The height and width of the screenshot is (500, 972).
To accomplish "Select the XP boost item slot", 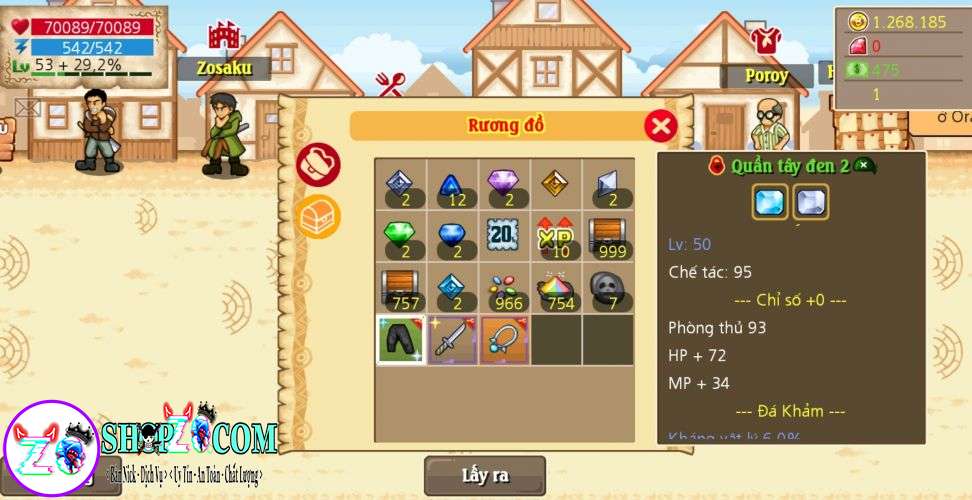I will 556,236.
